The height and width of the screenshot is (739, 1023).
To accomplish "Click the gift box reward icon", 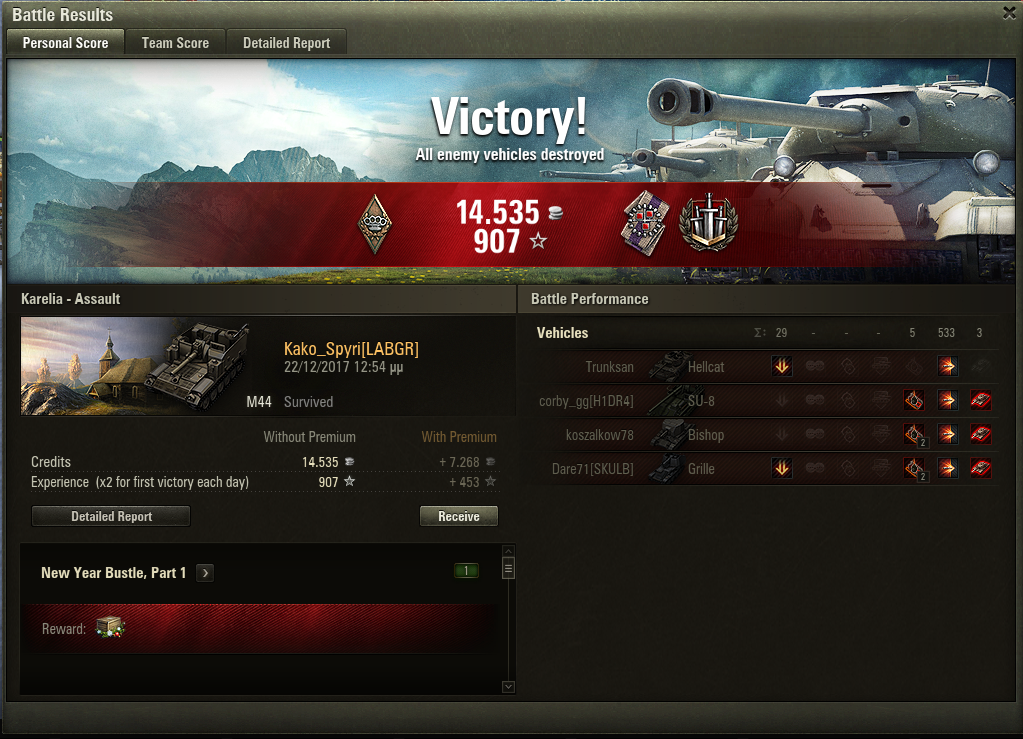I will (x=110, y=628).
